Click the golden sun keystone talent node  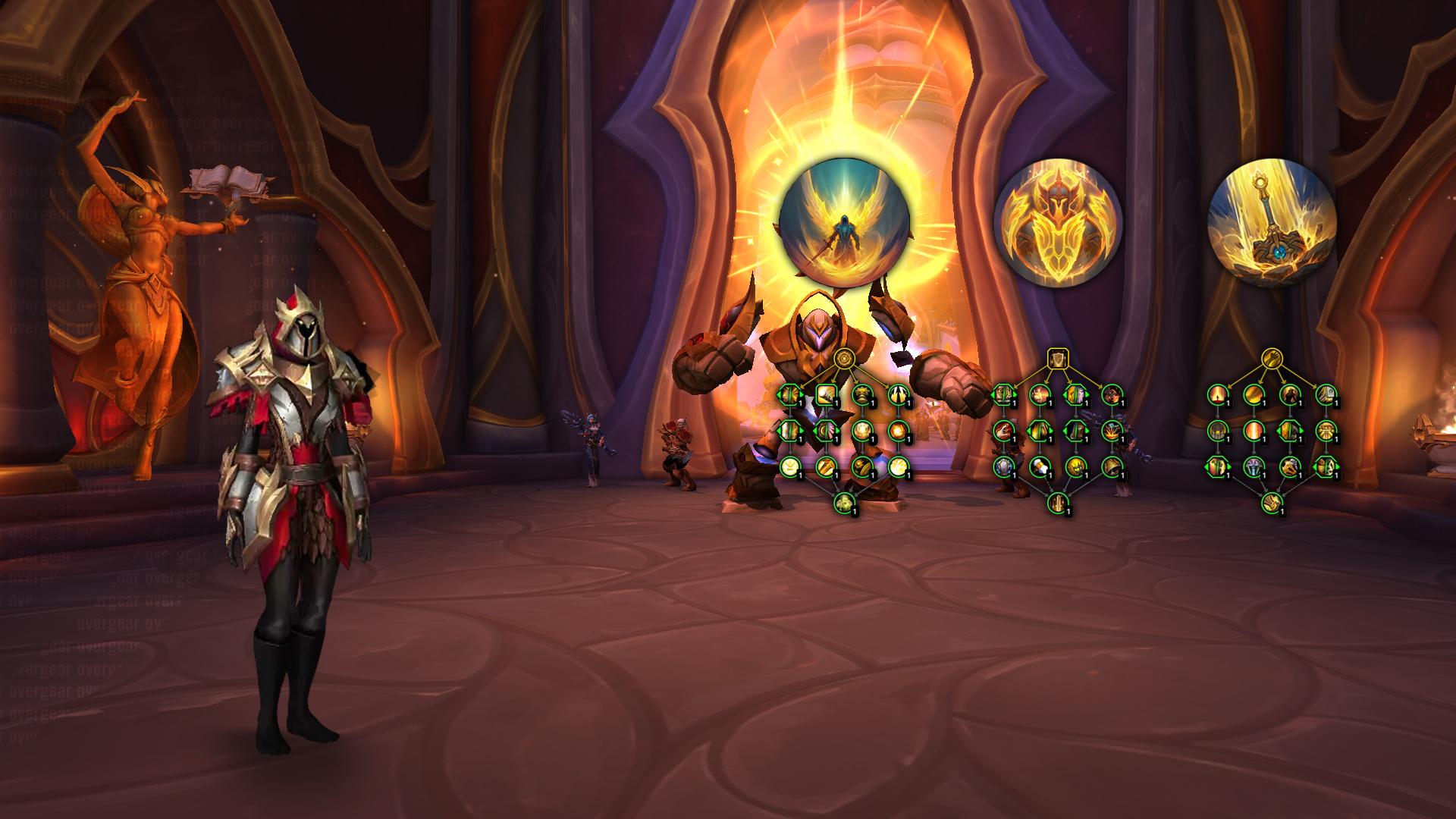coord(844,358)
